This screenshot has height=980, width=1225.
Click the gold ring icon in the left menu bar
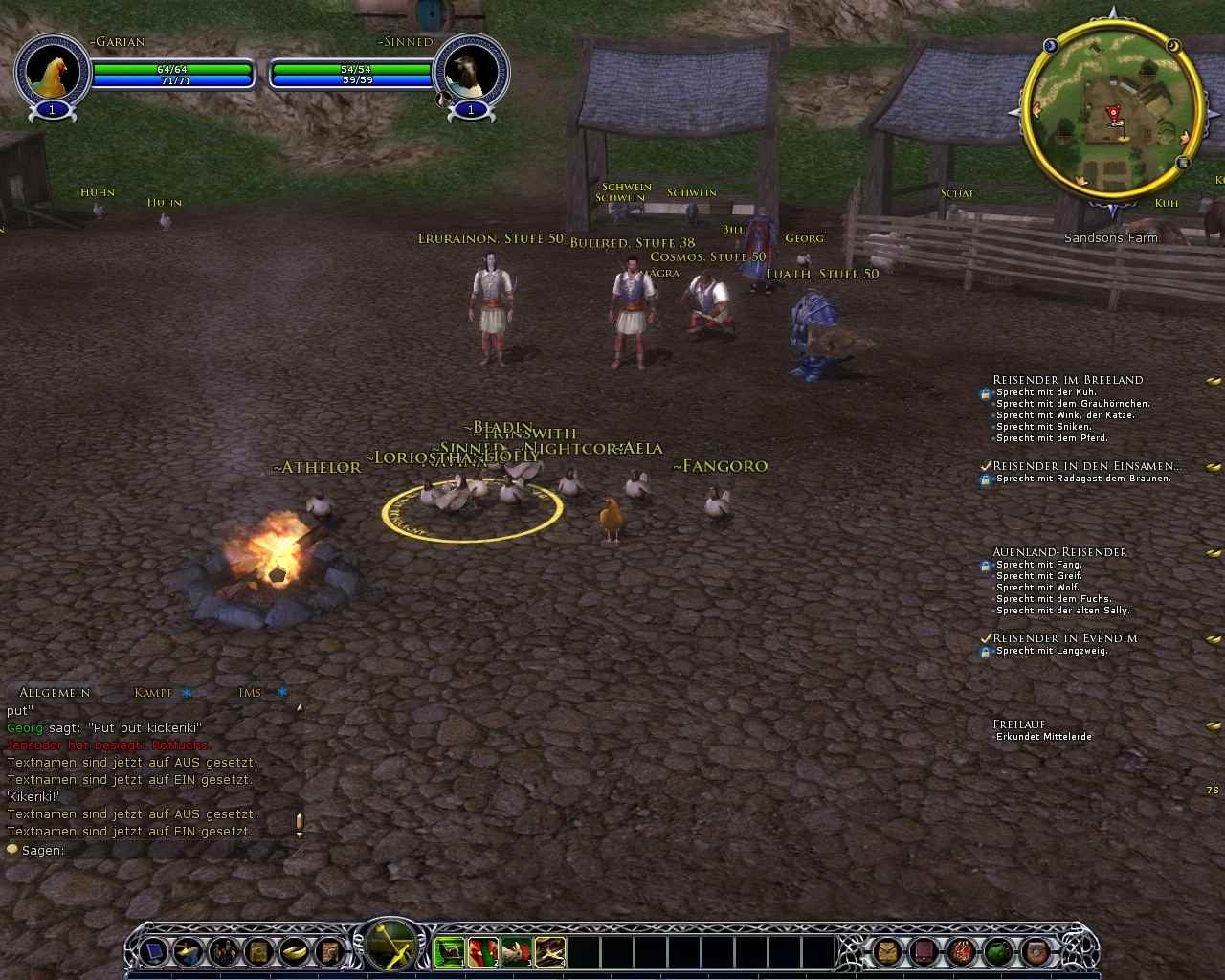(x=293, y=951)
